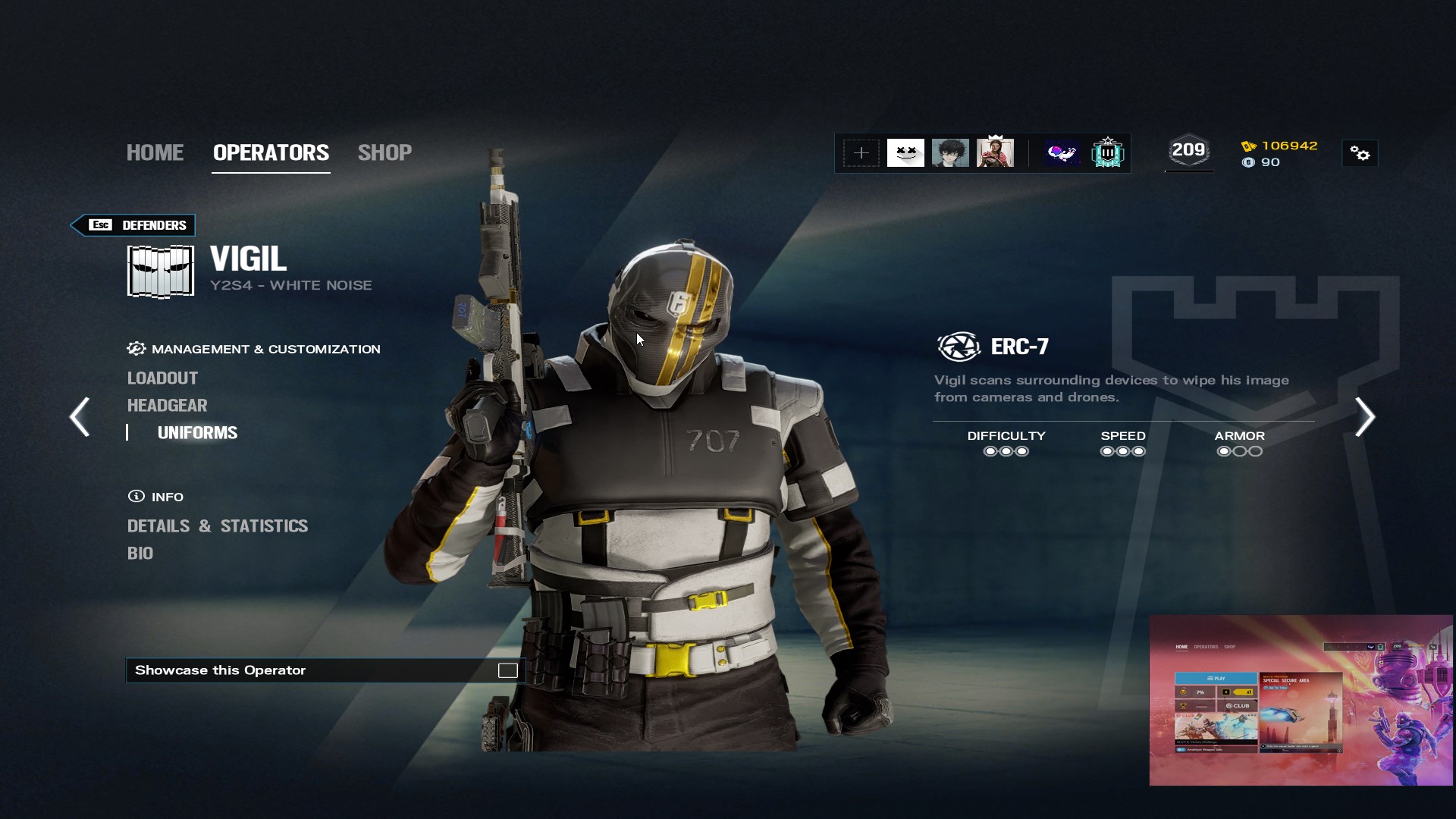The image size is (1456, 819).
Task: Go back to Defenders list
Action: [133, 225]
